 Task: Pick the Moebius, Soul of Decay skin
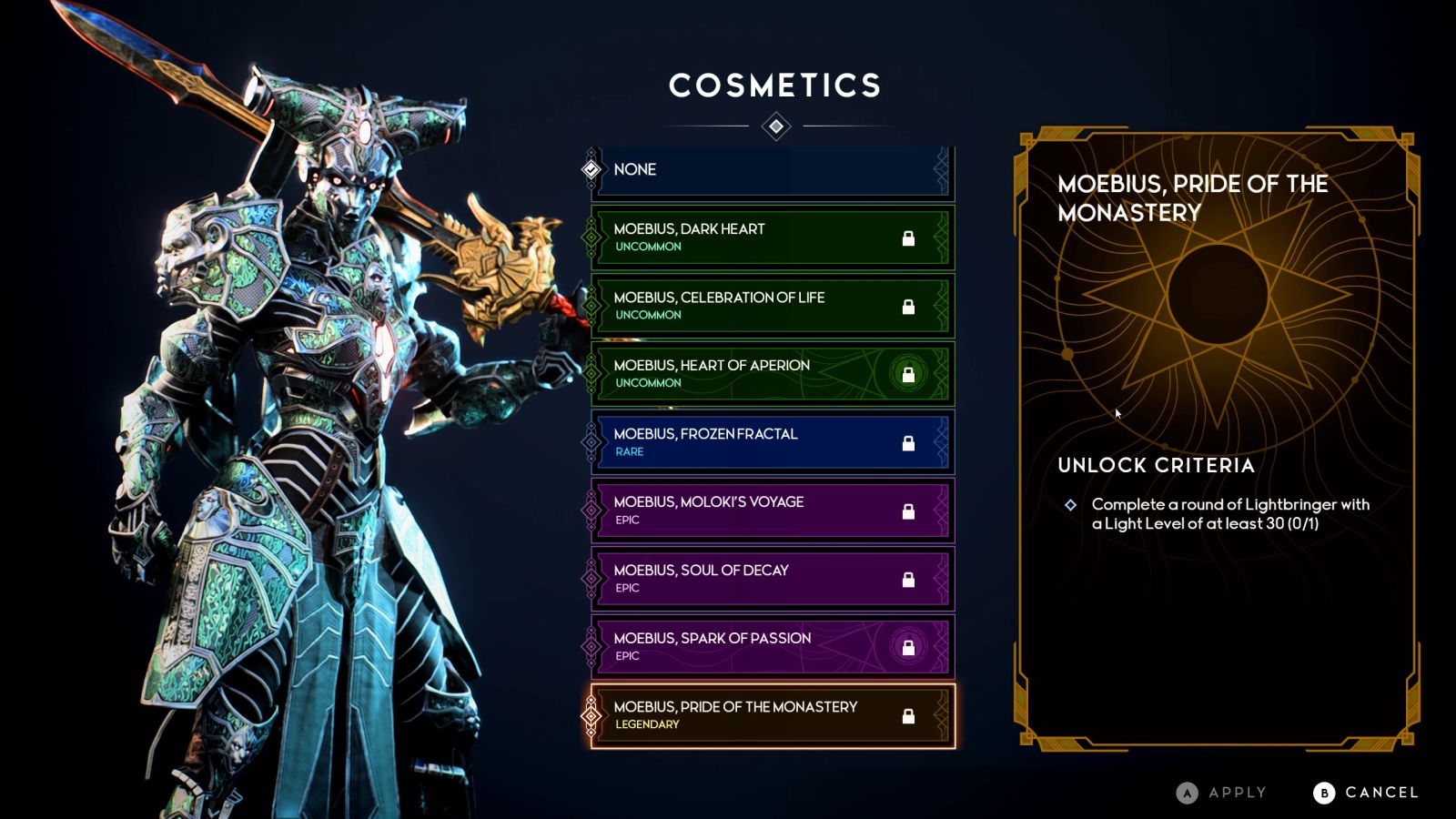pos(772,579)
